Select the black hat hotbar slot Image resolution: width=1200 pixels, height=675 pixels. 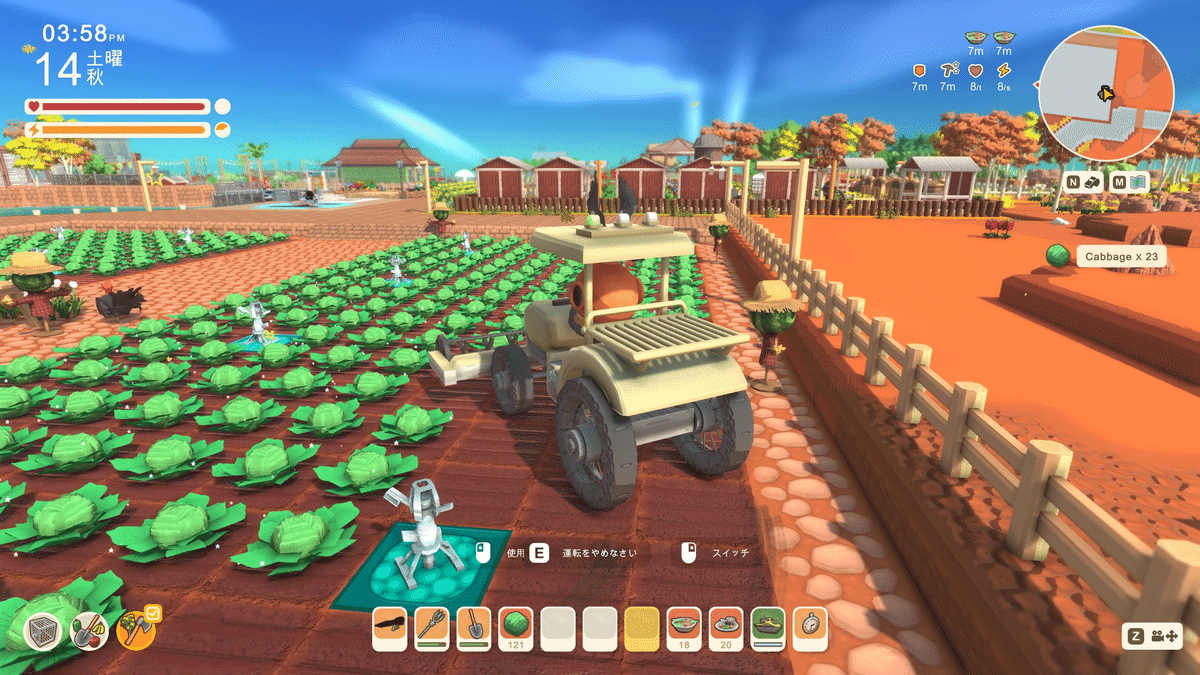390,627
